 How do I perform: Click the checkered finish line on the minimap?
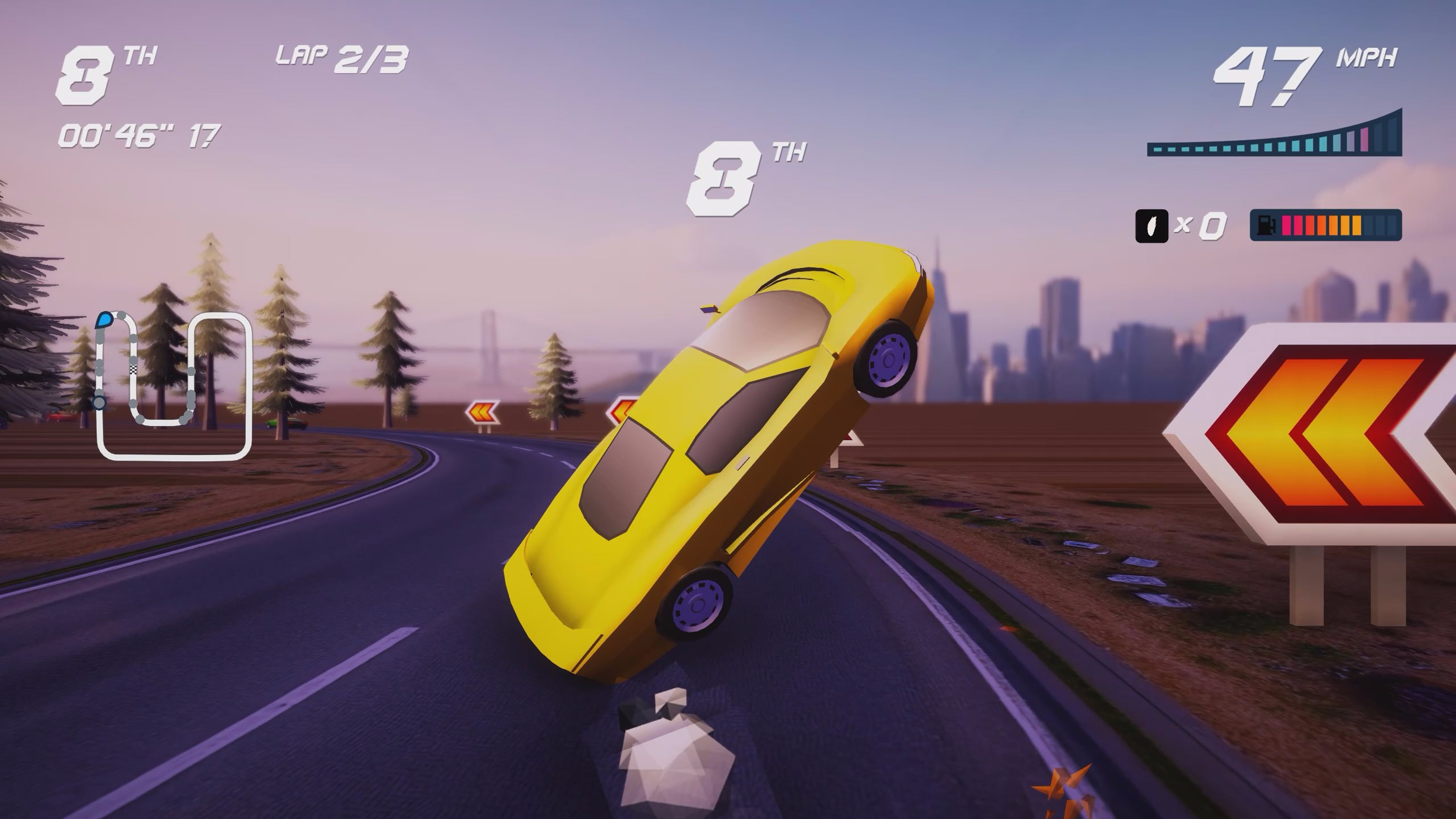pos(133,370)
